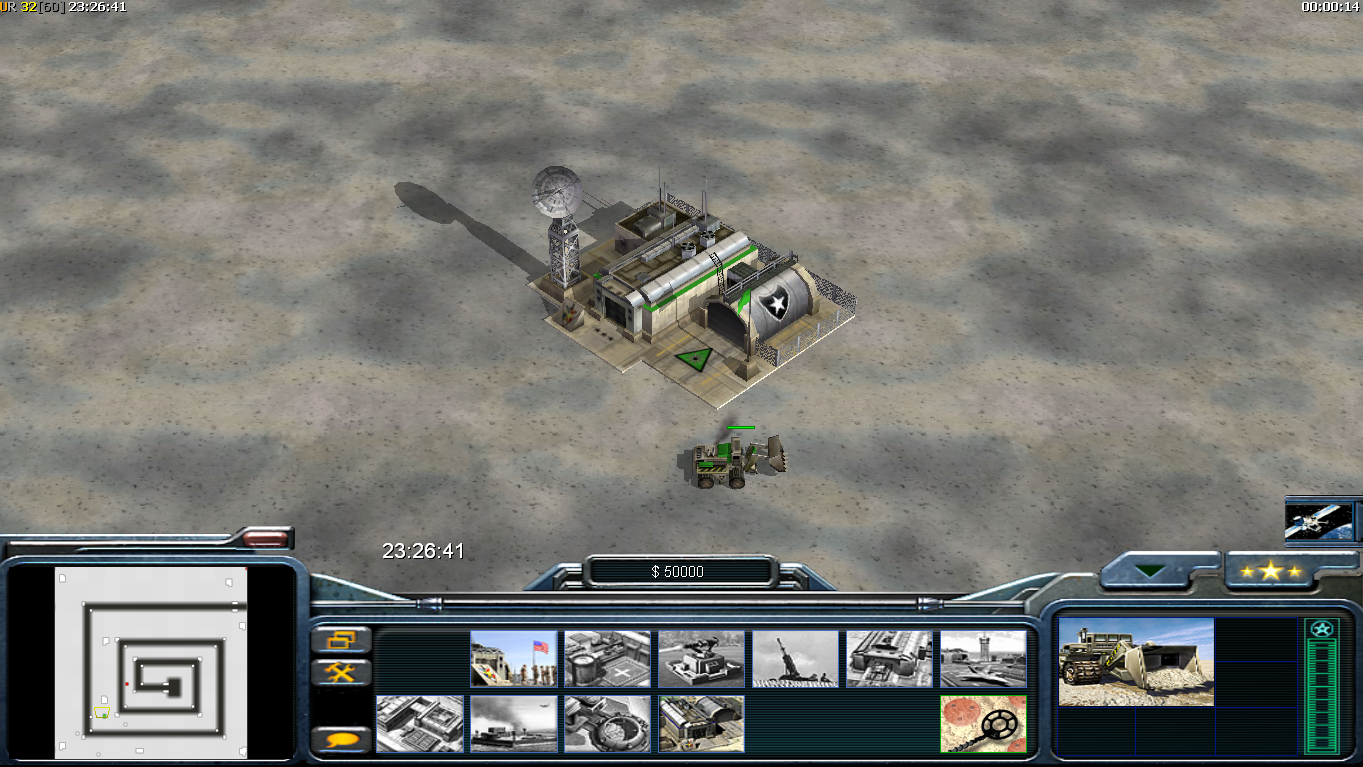This screenshot has width=1363, height=767.
Task: Build the Command Center
Action: click(x=701, y=724)
